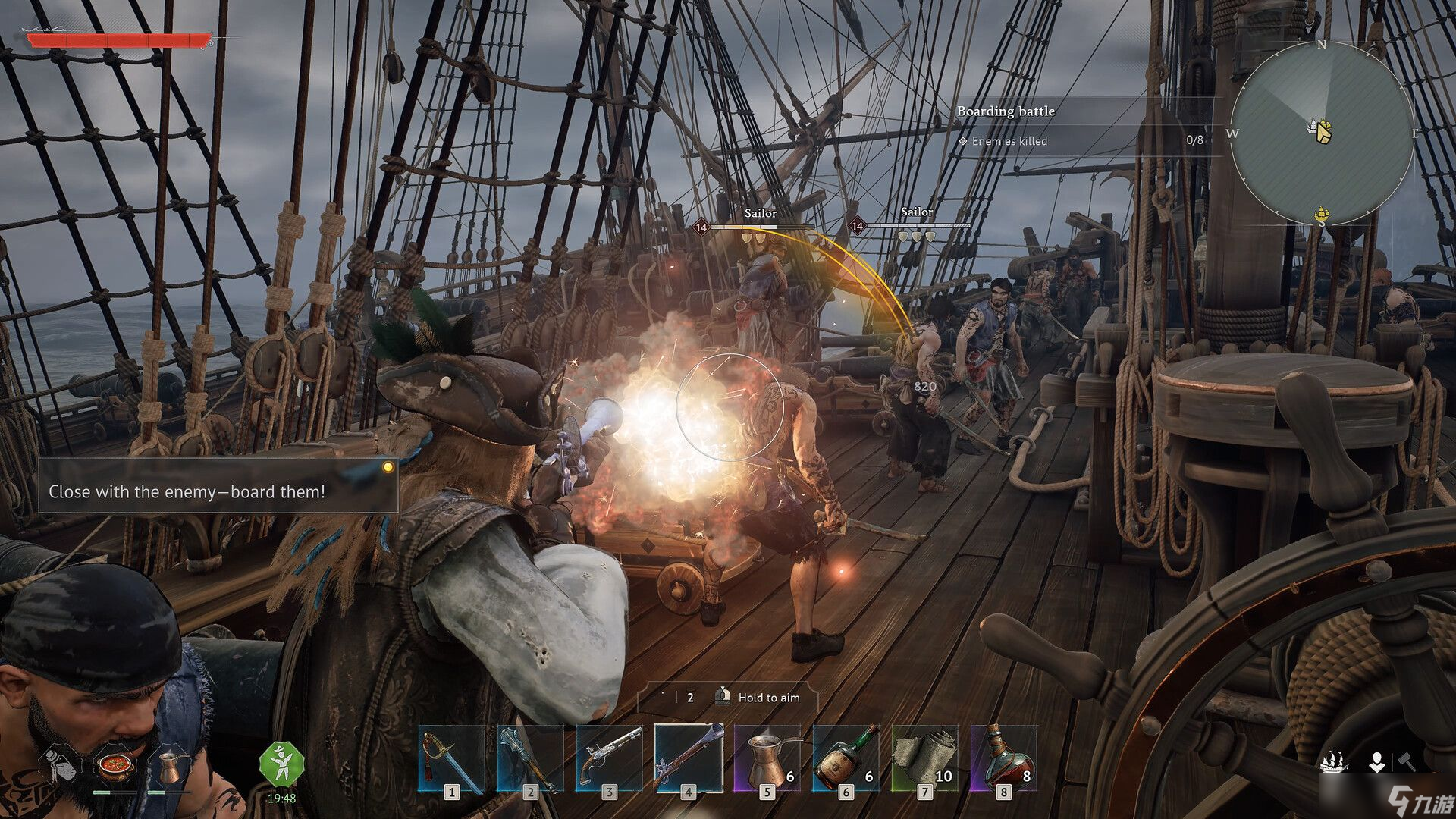1456x819 pixels.
Task: Click the board-the-enemy hint notification
Action: tap(218, 486)
